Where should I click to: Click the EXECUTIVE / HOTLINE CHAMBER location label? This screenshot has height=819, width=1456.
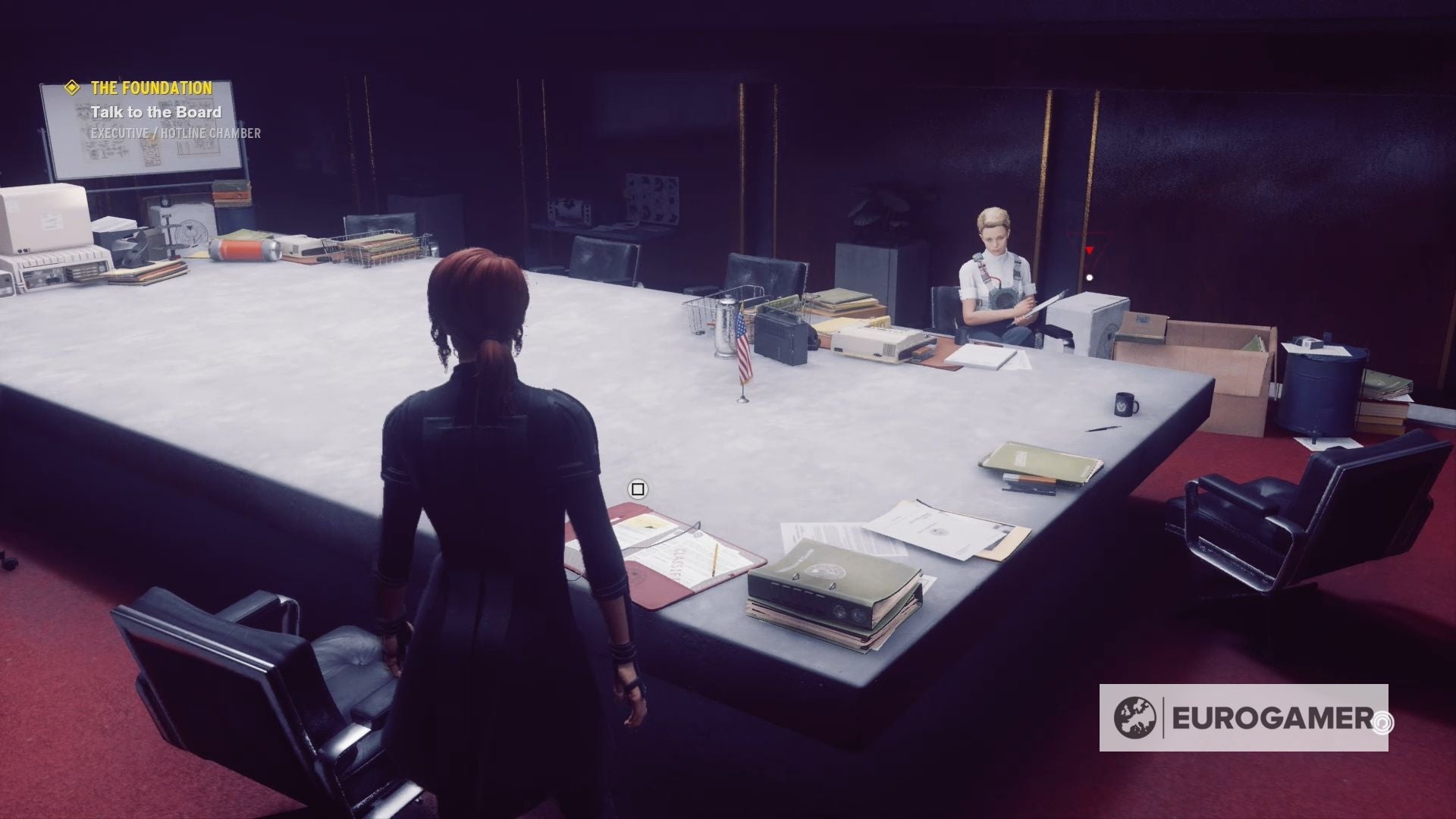click(x=175, y=134)
